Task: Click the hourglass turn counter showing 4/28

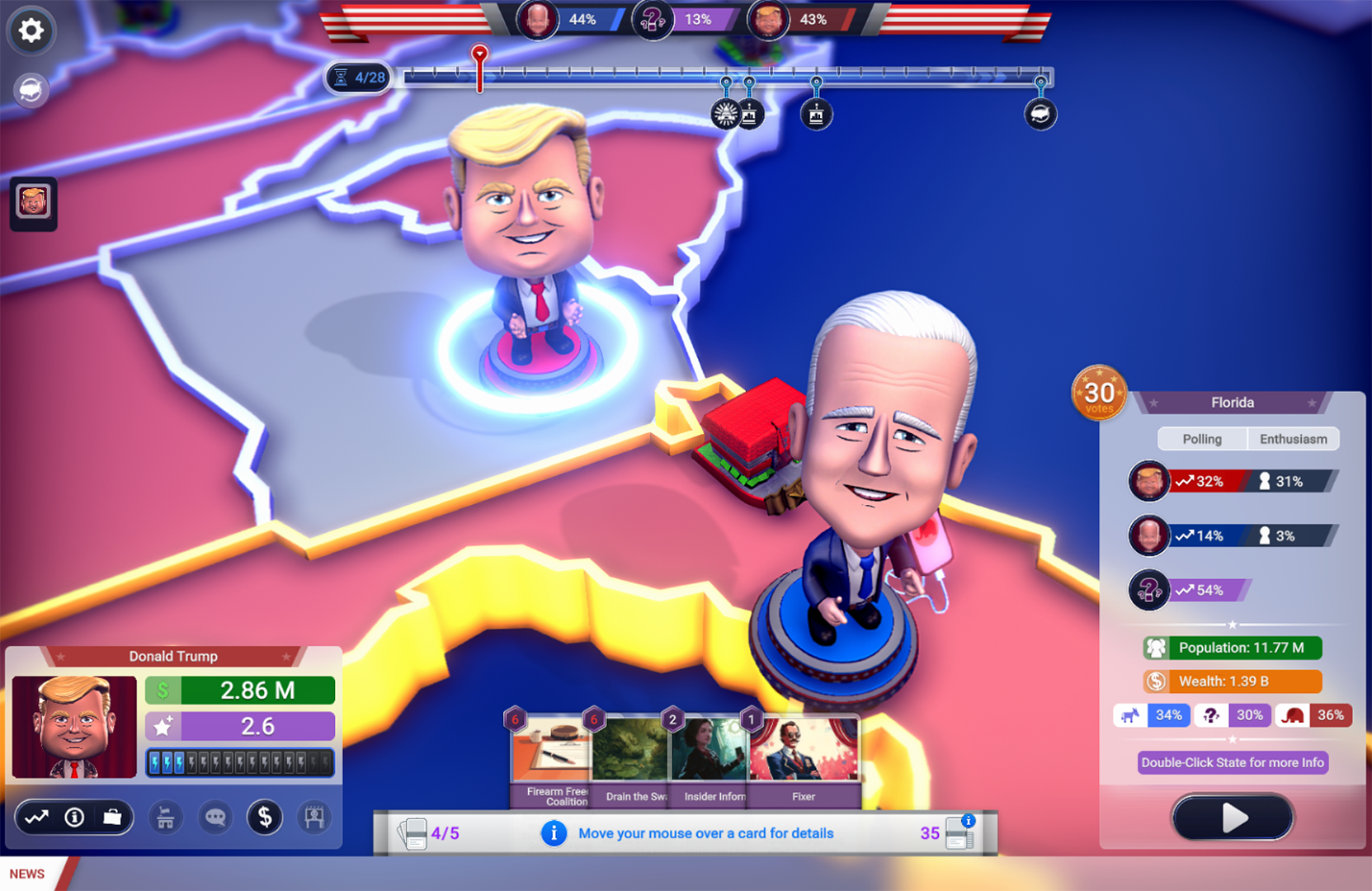Action: [358, 78]
